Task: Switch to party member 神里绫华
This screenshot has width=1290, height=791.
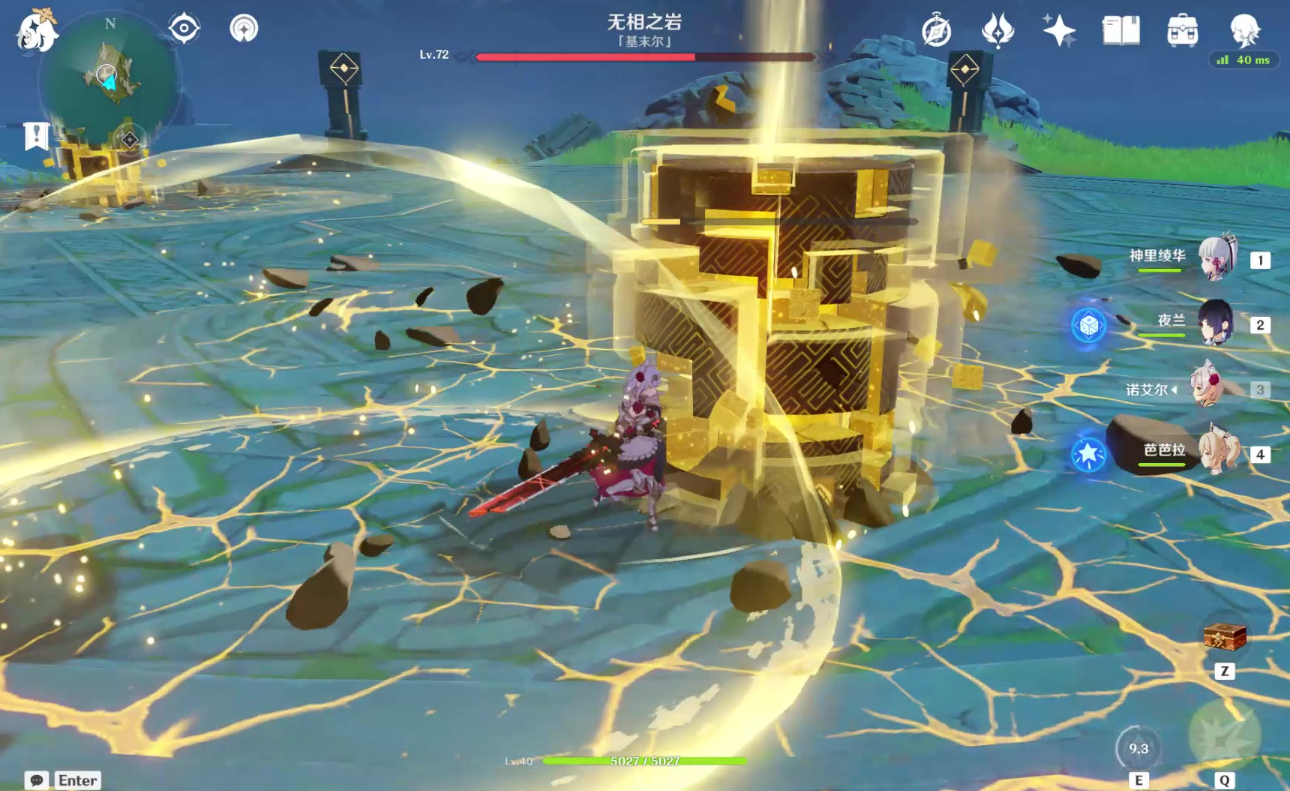Action: (x=1217, y=258)
